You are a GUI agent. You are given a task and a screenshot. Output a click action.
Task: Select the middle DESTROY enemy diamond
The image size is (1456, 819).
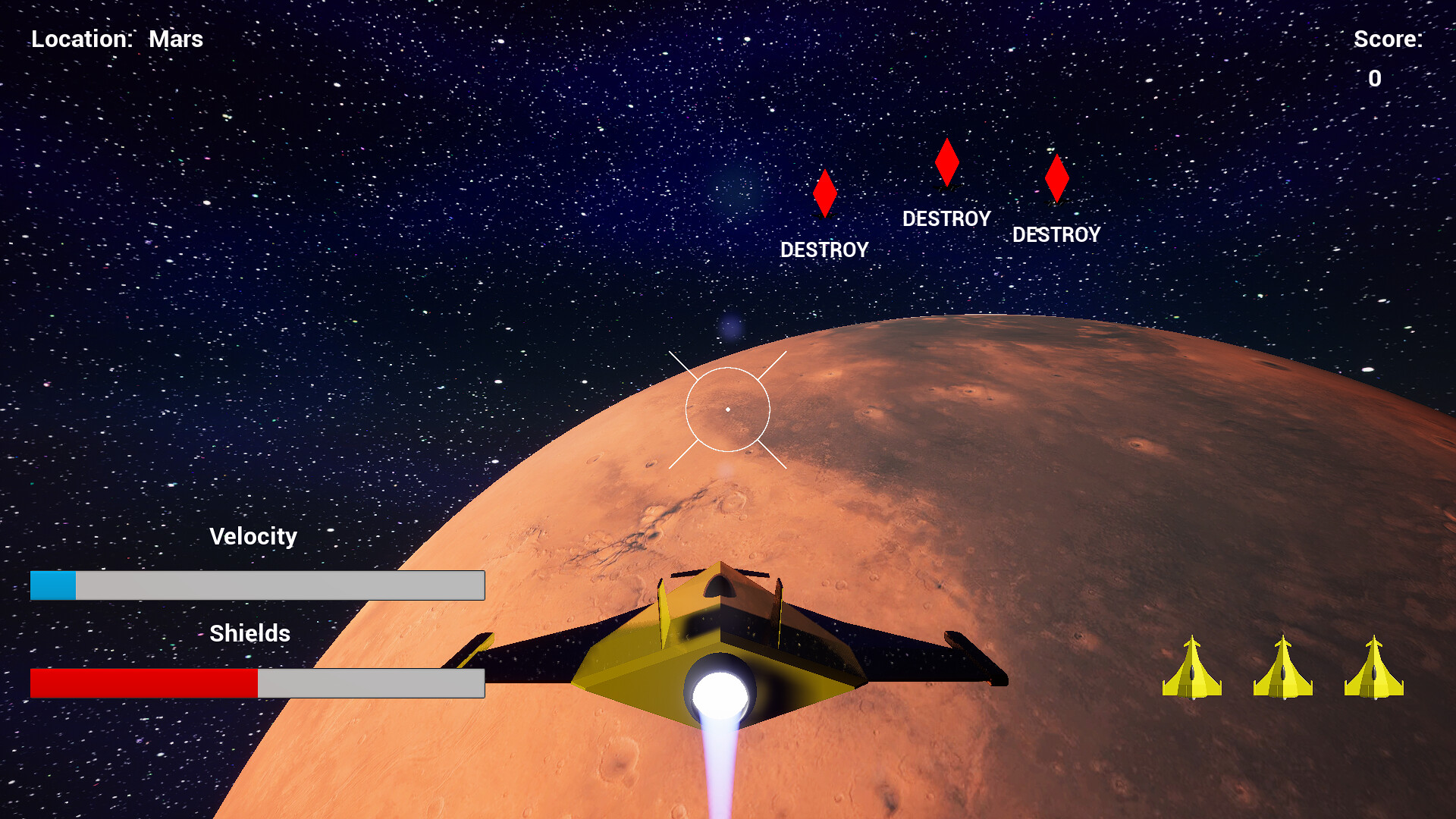(x=946, y=163)
